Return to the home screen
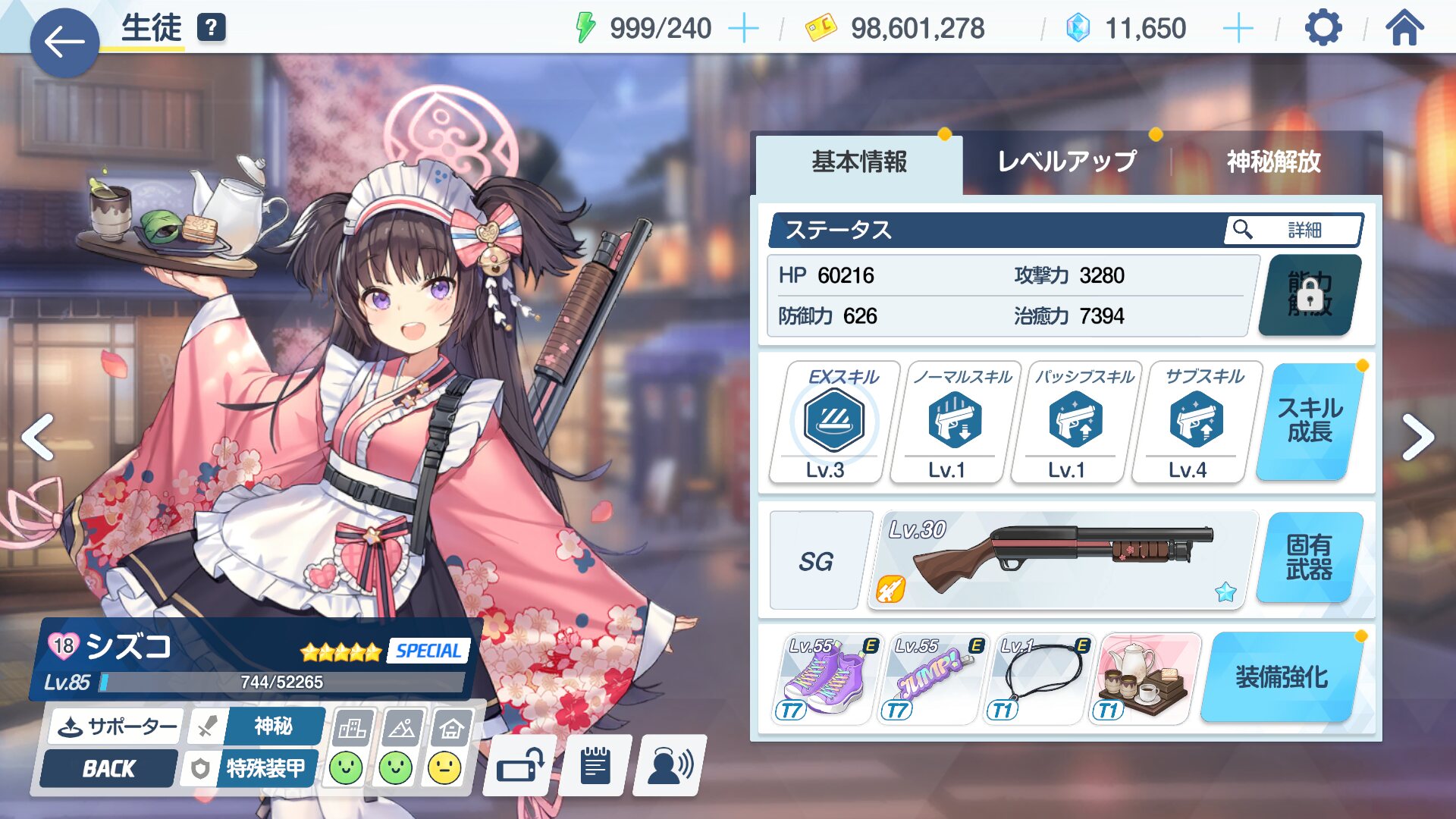Screen dimensions: 1456x819 1404,29
